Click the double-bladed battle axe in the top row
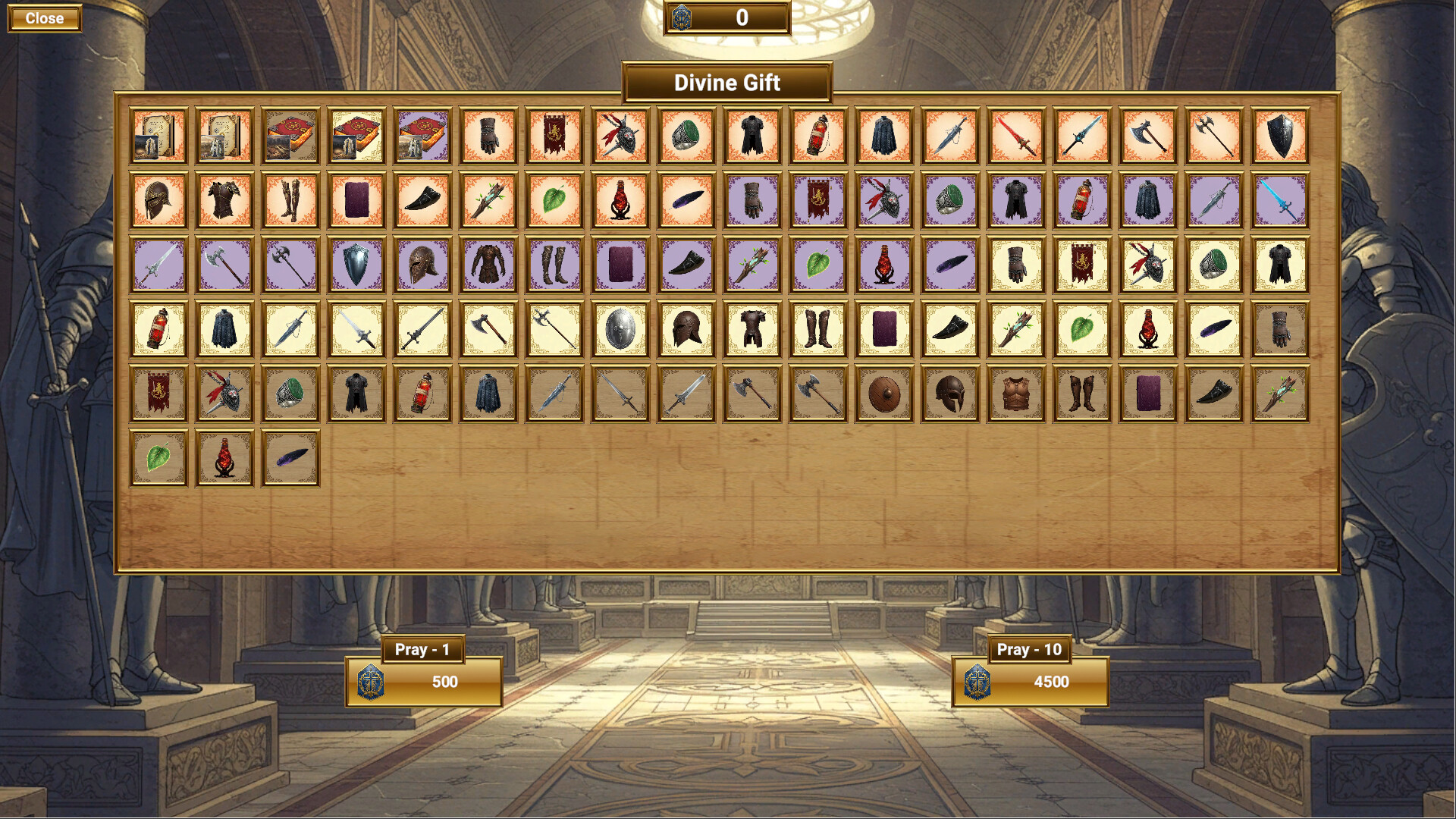 (x=1214, y=136)
